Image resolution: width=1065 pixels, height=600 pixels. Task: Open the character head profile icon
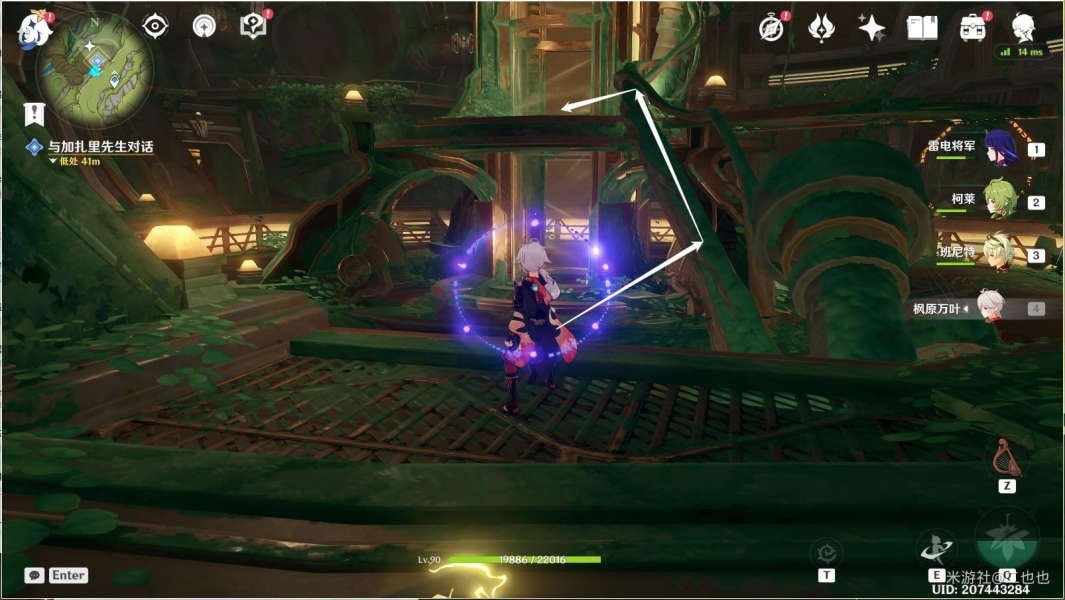pos(1023,28)
